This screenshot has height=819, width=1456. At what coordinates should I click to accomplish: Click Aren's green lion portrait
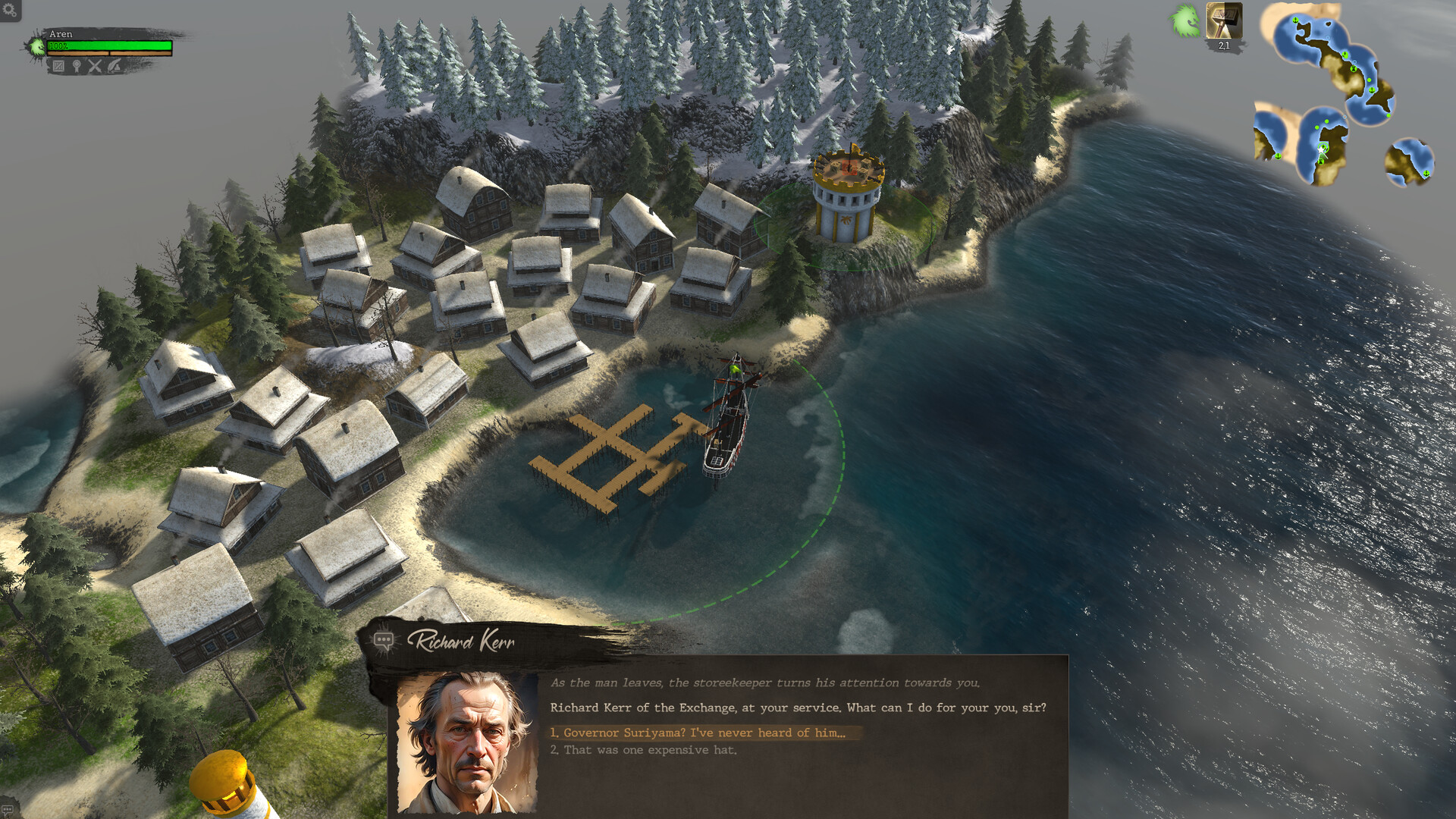[39, 45]
